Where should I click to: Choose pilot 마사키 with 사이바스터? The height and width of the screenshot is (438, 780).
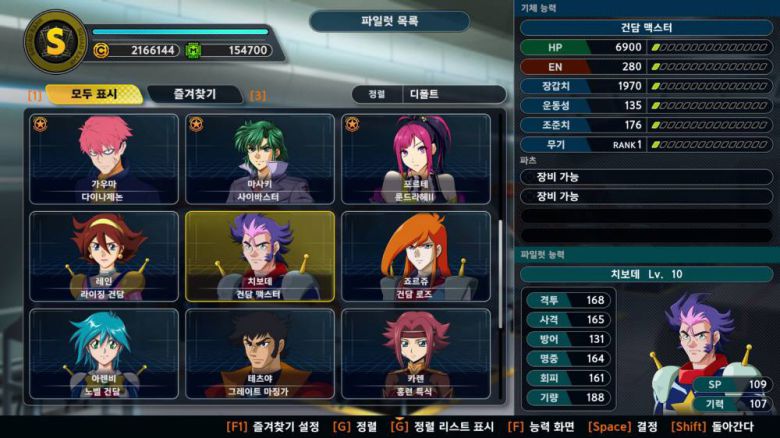(x=260, y=159)
